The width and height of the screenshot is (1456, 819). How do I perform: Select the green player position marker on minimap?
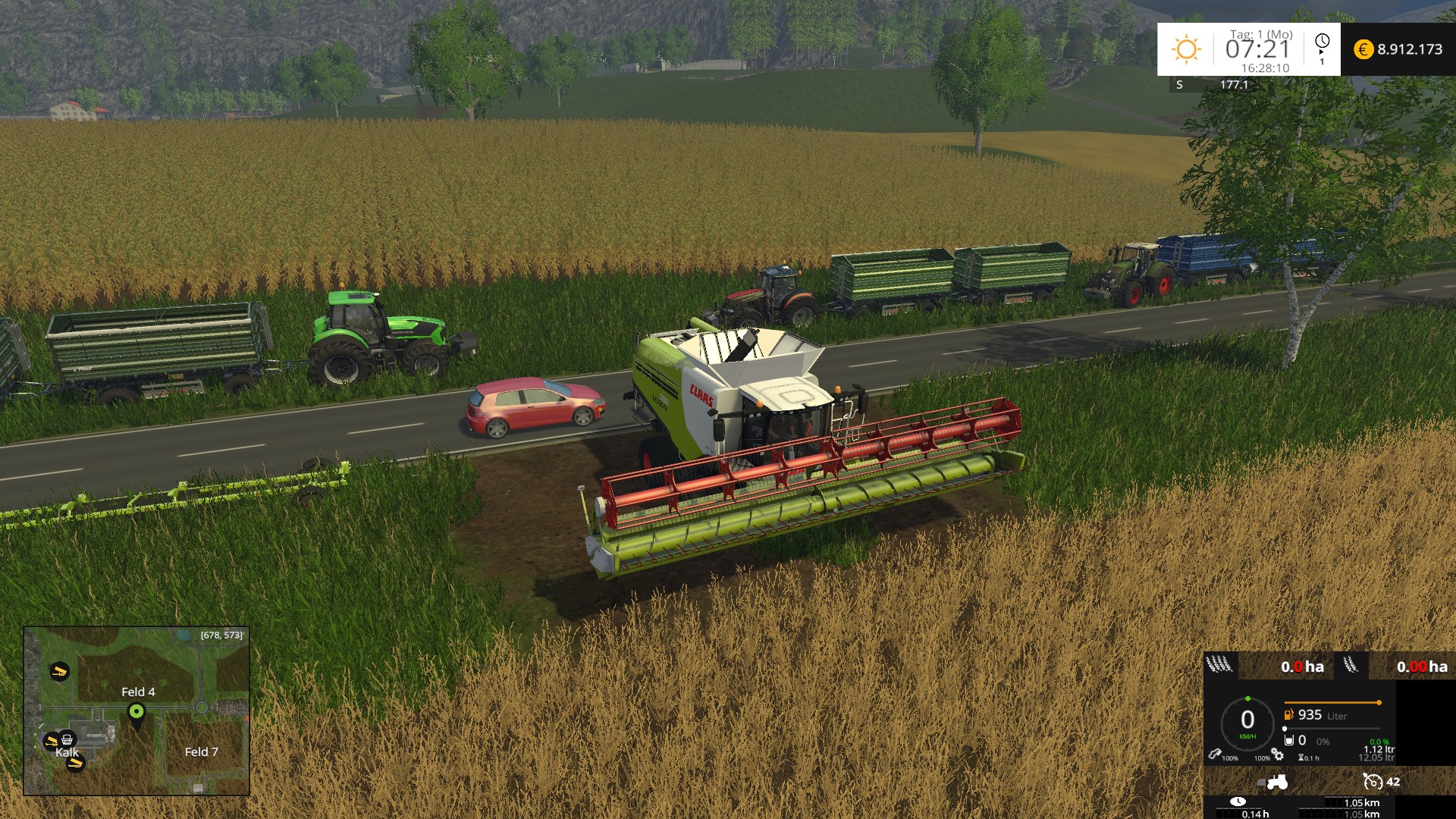click(x=136, y=713)
